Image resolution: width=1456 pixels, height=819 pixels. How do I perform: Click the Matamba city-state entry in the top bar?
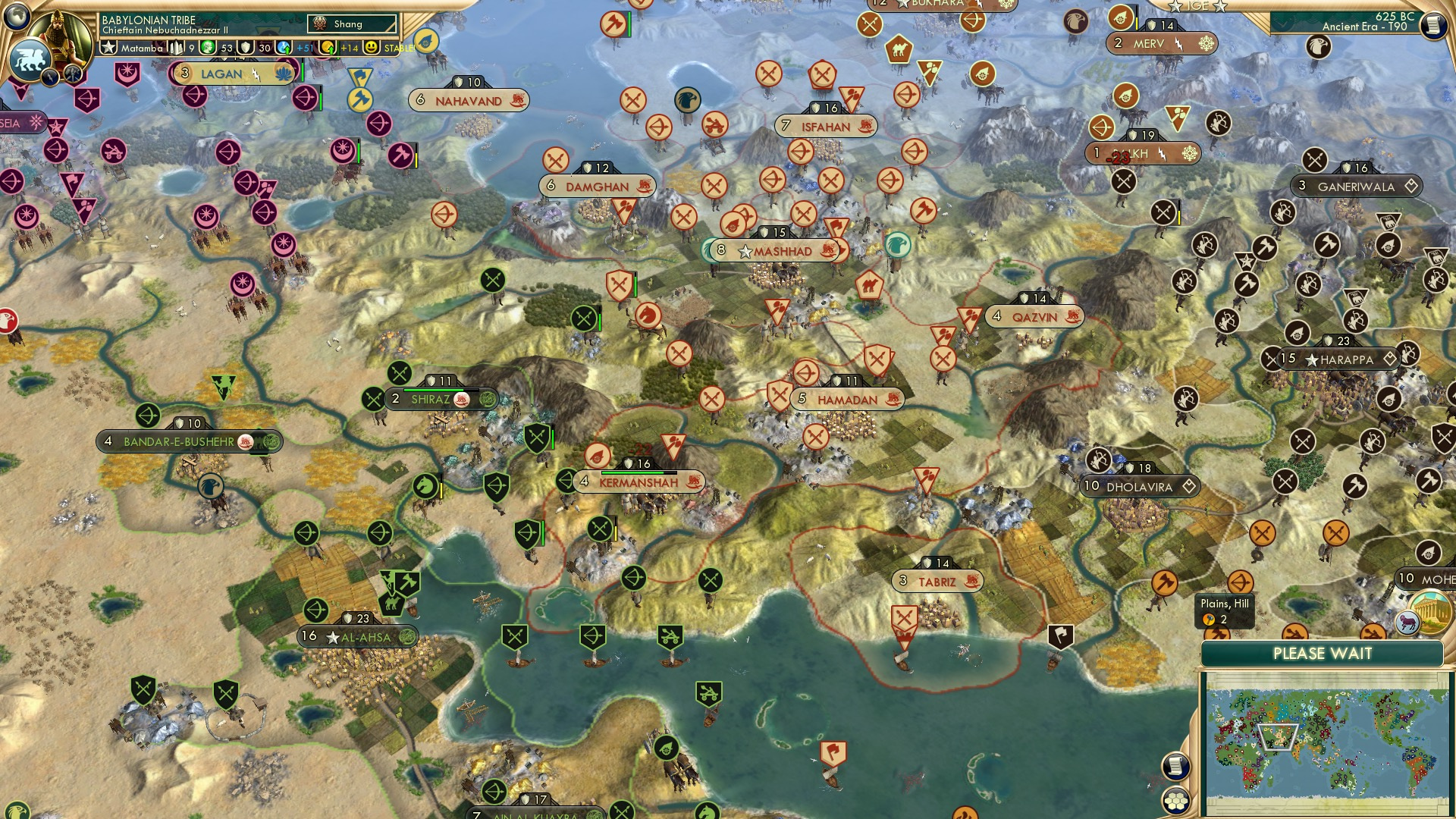[140, 47]
